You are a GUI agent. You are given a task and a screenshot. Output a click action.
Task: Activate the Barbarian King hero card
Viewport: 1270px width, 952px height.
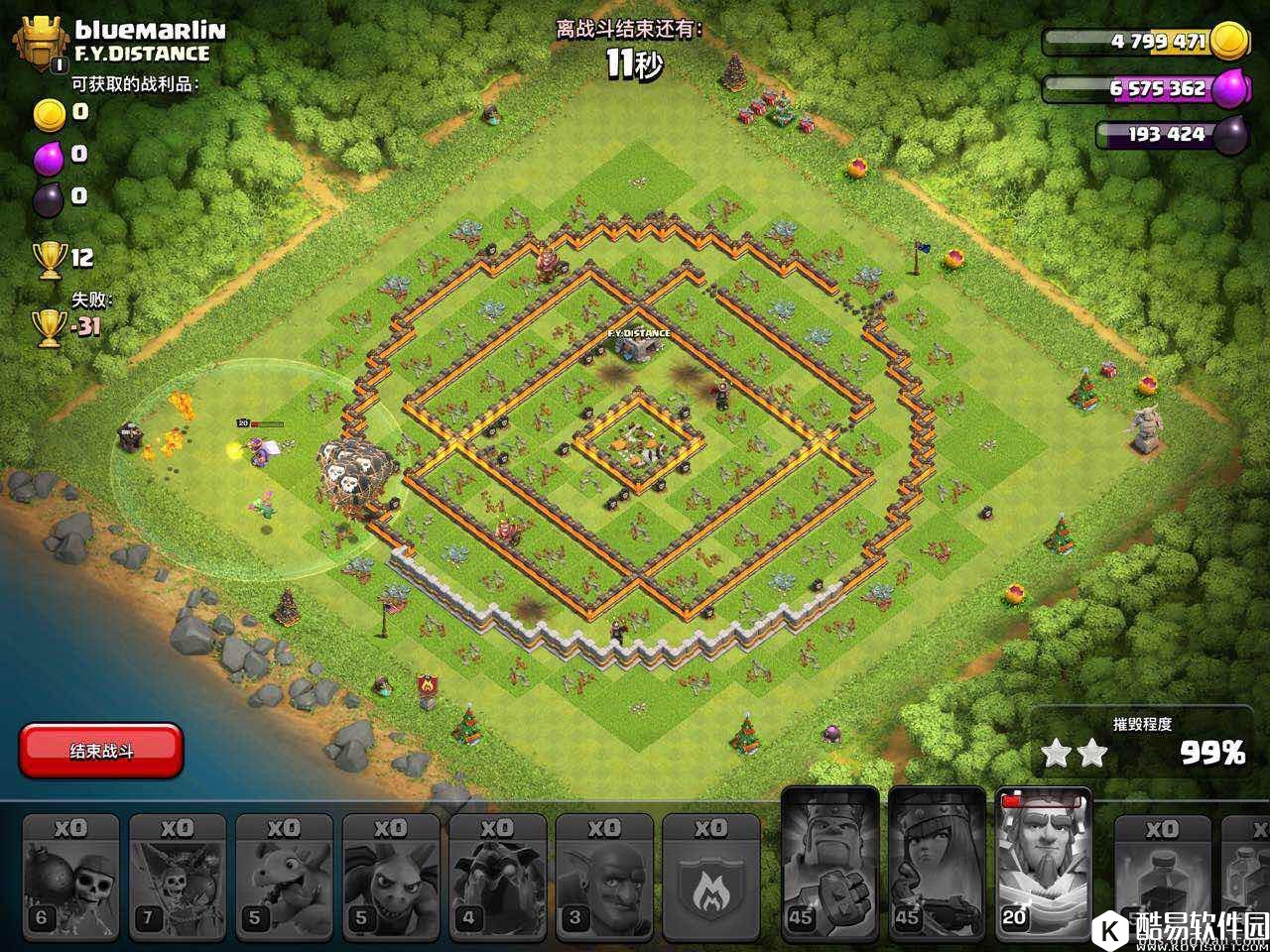(830, 865)
